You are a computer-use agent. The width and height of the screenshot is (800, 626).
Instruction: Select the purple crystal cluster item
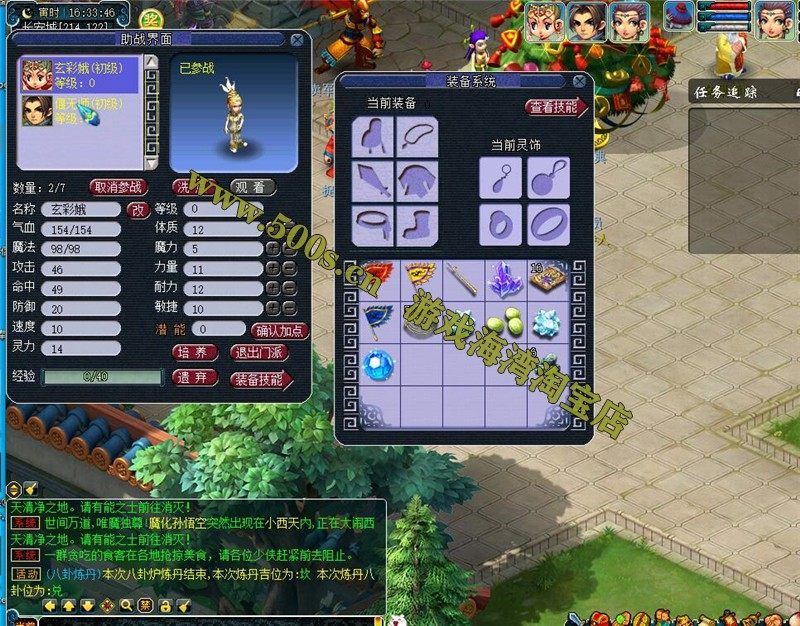pyautogui.click(x=505, y=279)
